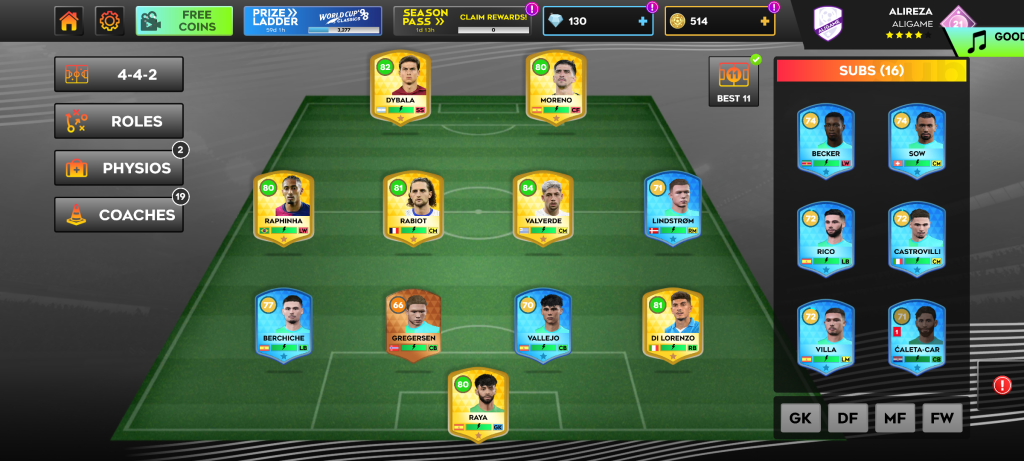This screenshot has width=1024, height=461.
Task: Open the Coaches menu
Action: pos(119,214)
